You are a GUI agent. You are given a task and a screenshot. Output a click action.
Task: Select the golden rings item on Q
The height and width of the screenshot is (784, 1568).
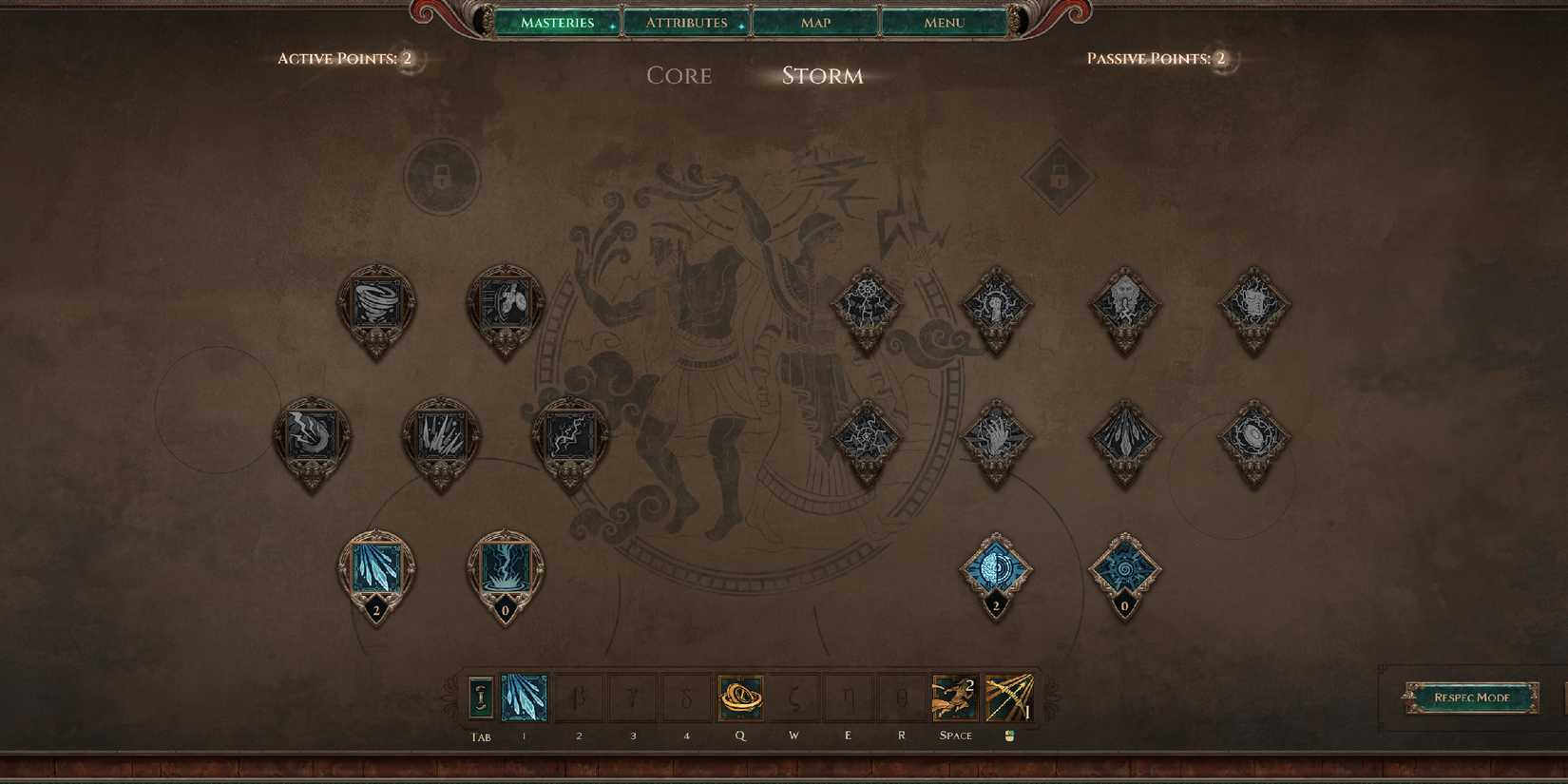click(740, 696)
